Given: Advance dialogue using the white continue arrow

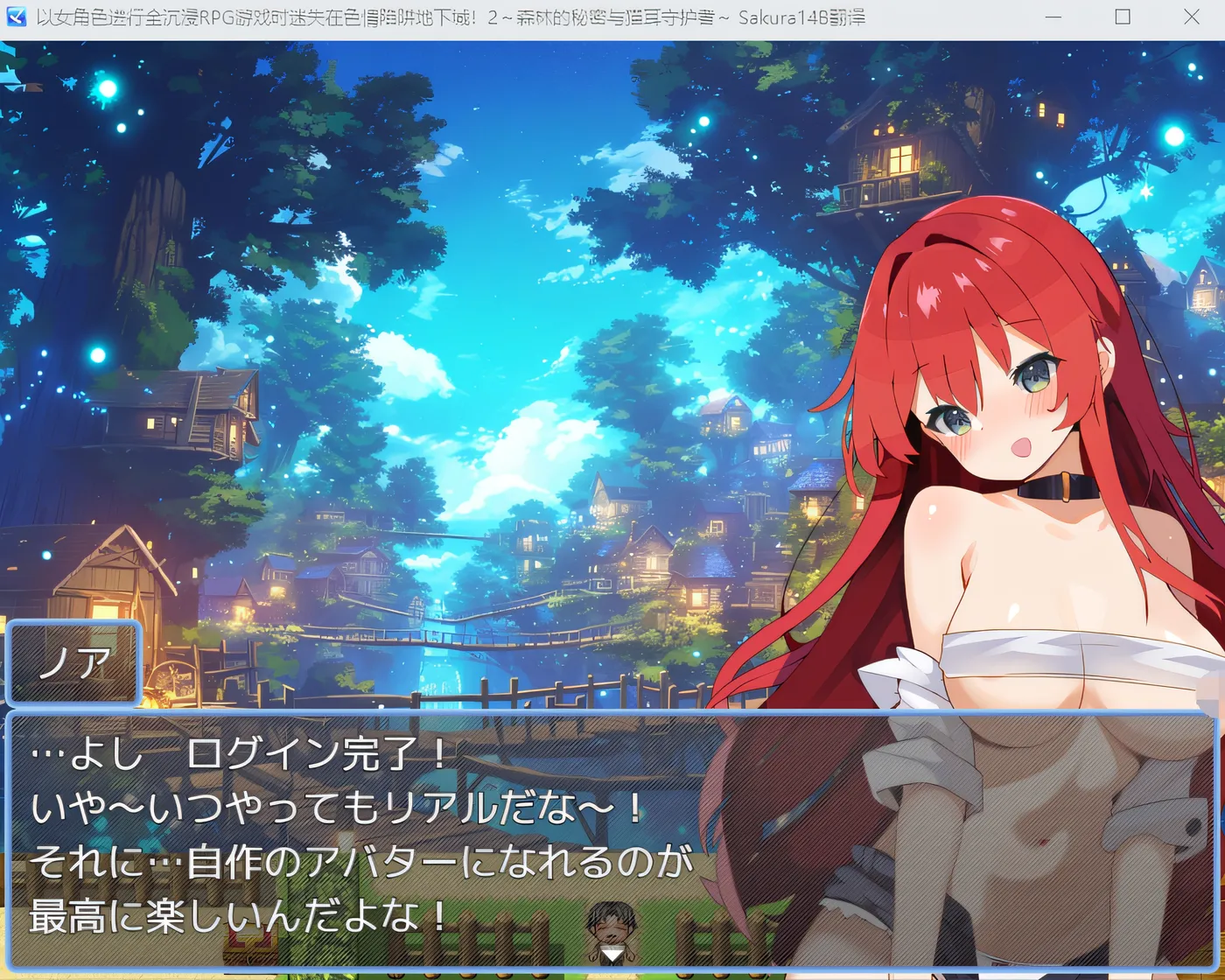Looking at the screenshot, I should 612,955.
